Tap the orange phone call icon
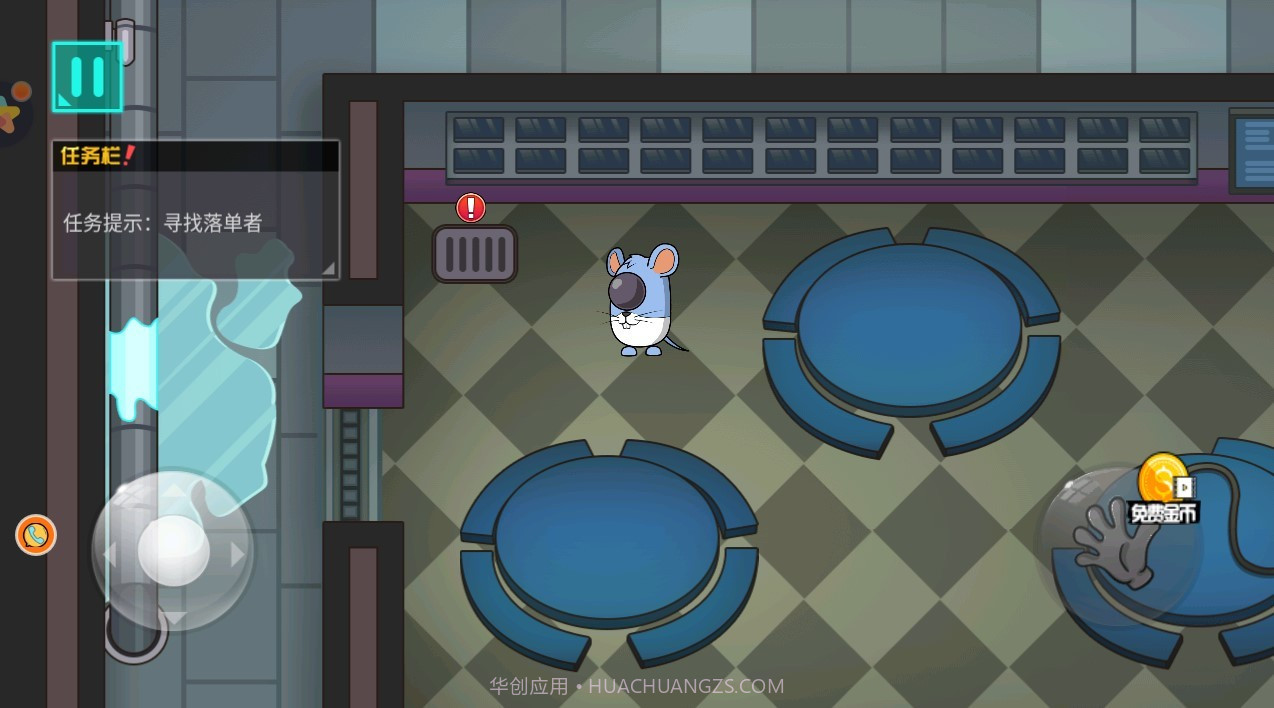The height and width of the screenshot is (708, 1274). click(x=36, y=535)
